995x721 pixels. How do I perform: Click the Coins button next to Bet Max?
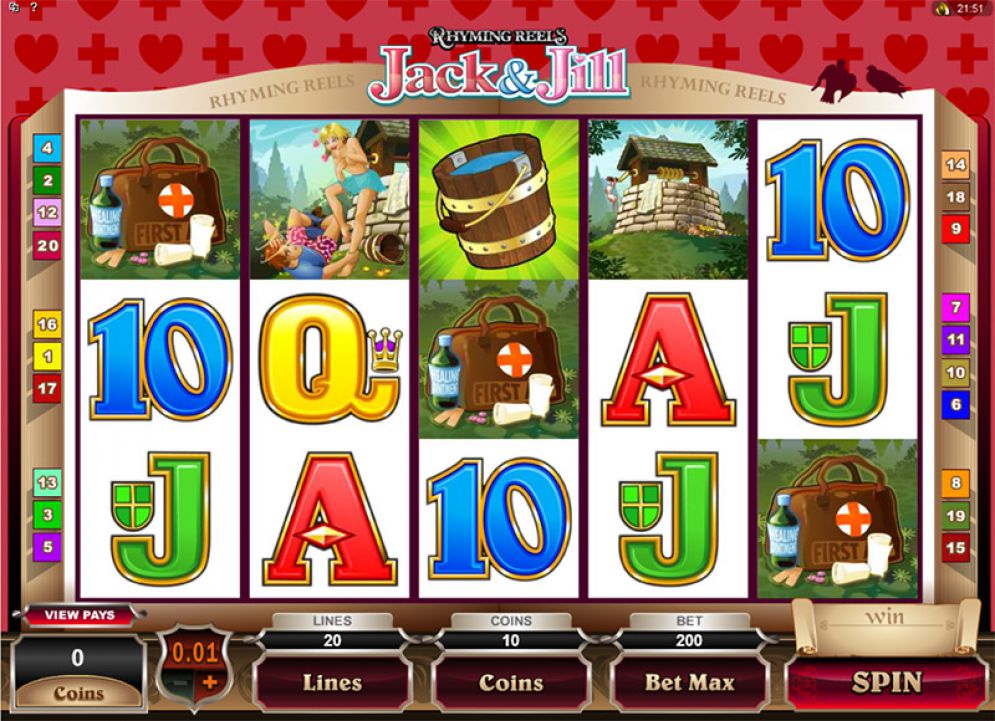tap(511, 683)
